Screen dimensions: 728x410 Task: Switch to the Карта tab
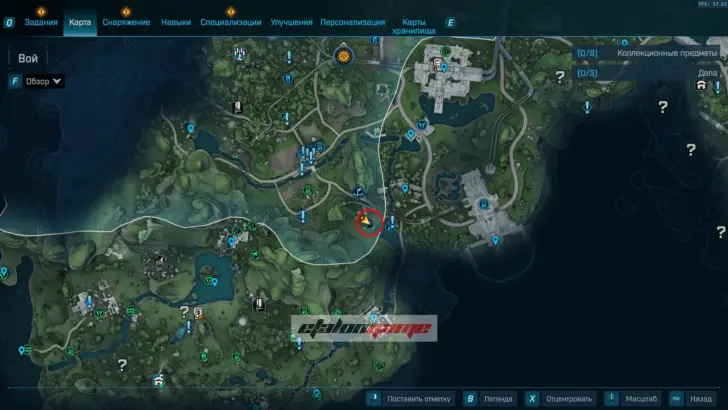[80, 22]
